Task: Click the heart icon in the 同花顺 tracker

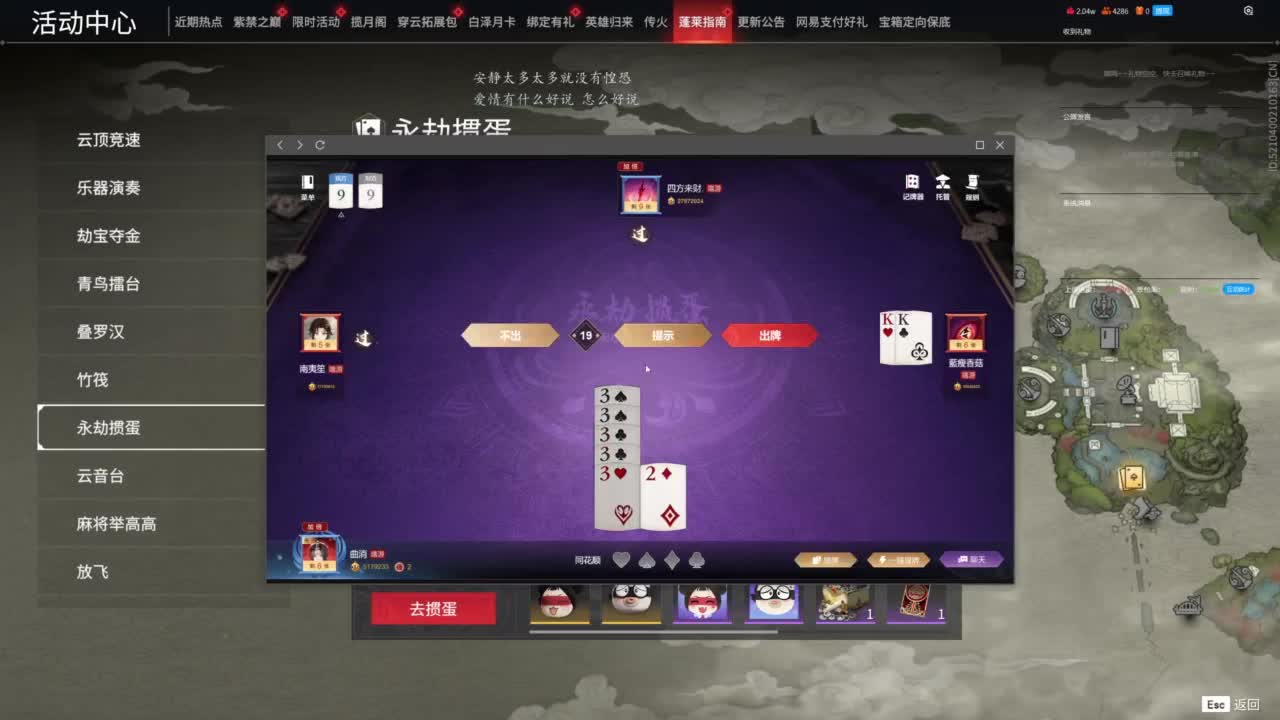Action: click(620, 559)
